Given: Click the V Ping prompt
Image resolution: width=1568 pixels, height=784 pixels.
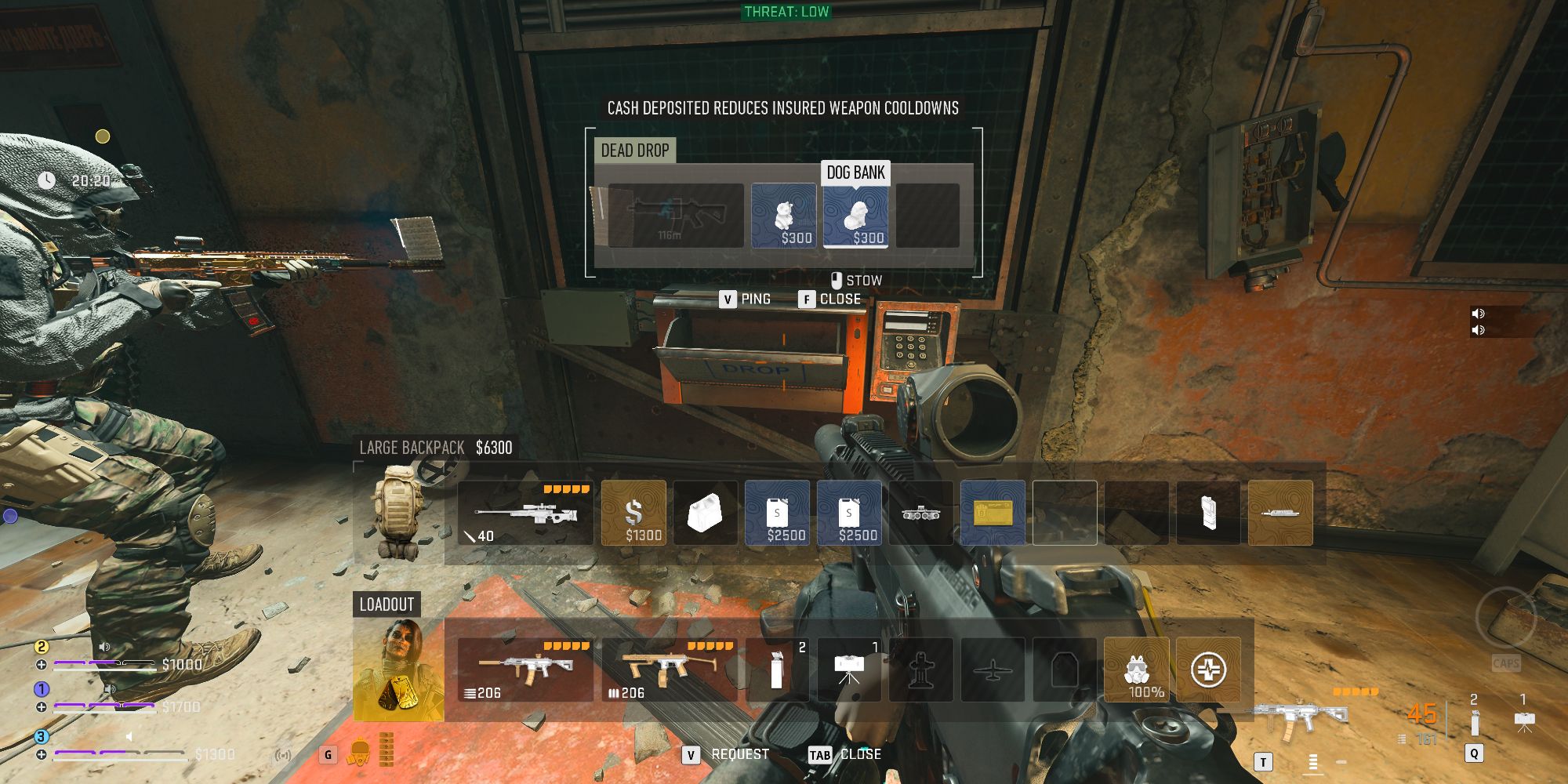Looking at the screenshot, I should coord(745,299).
